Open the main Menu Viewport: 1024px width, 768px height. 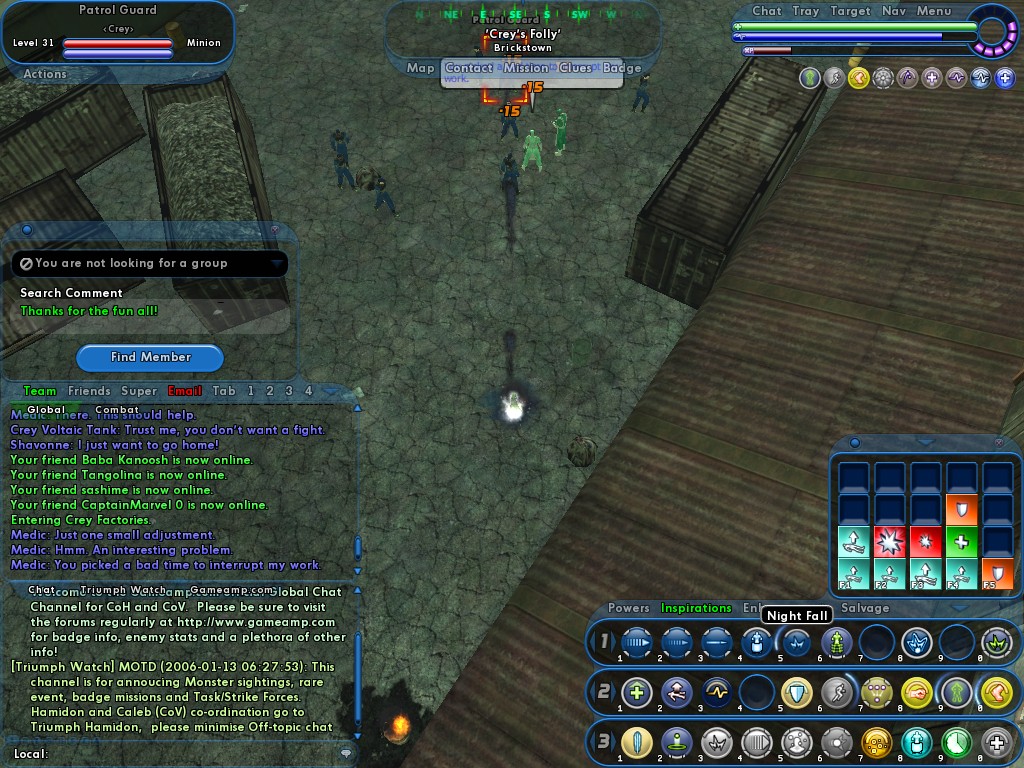tap(934, 11)
